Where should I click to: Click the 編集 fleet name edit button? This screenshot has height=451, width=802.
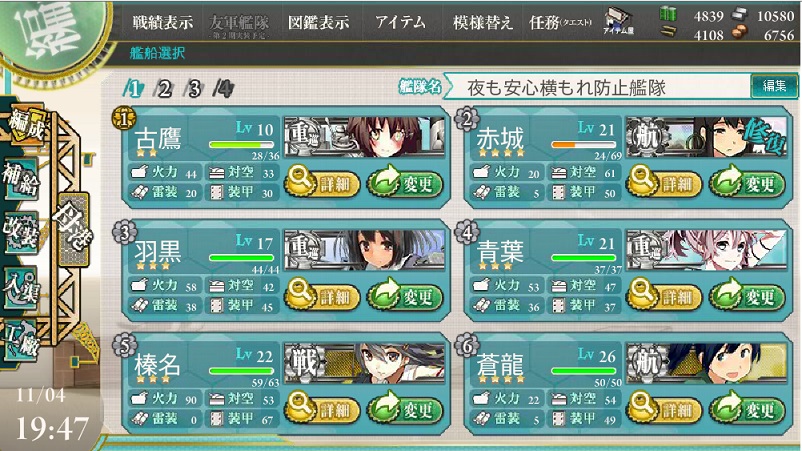pos(774,87)
